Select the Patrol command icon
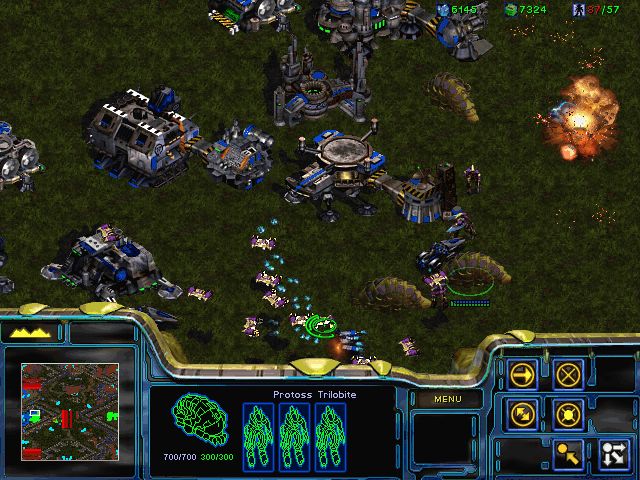 tap(522, 412)
